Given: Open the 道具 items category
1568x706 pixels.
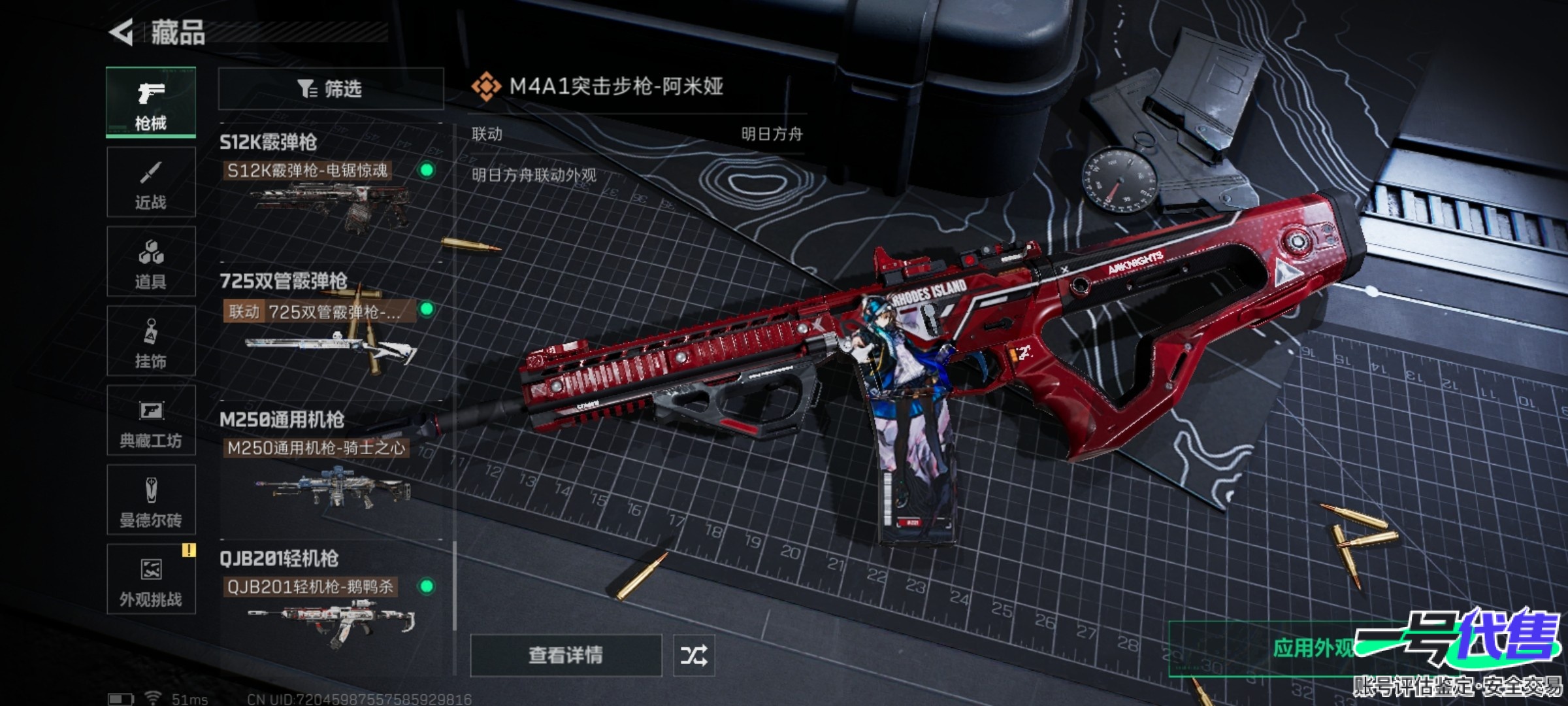Looking at the screenshot, I should [151, 261].
